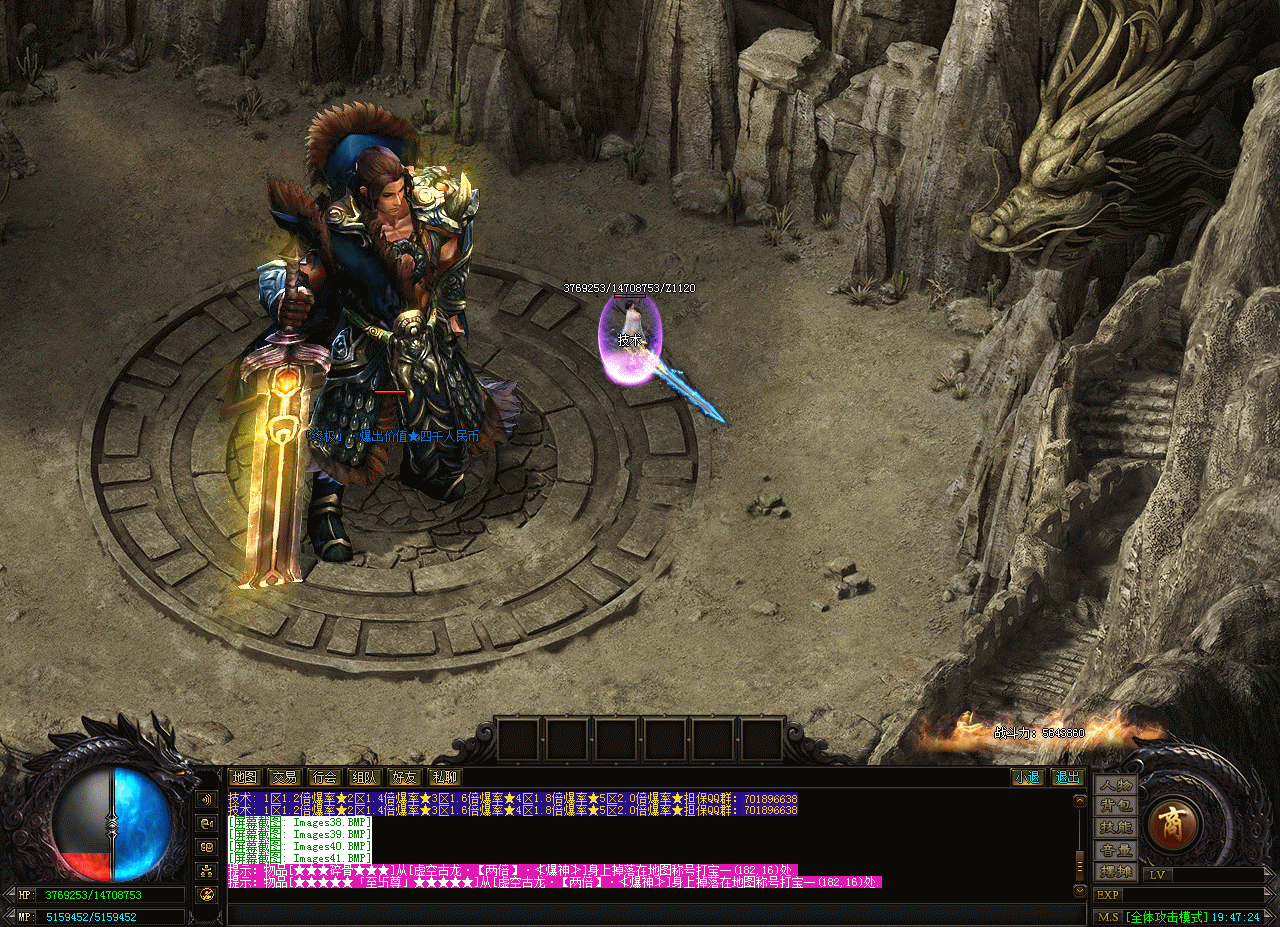Click the 交易 trade button
This screenshot has width=1280, height=927.
click(x=284, y=777)
